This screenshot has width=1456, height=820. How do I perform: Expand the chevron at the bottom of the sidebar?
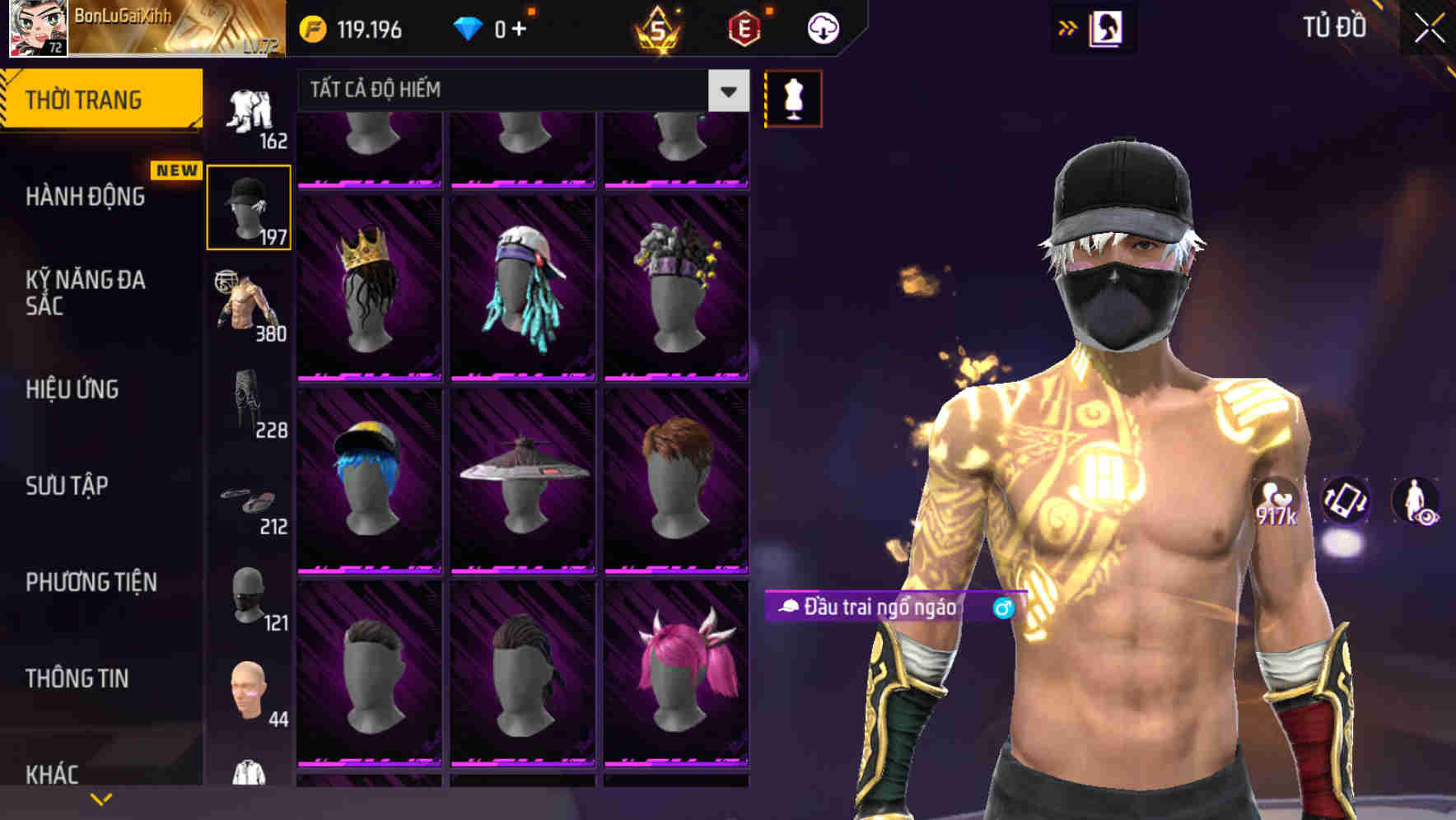(101, 799)
